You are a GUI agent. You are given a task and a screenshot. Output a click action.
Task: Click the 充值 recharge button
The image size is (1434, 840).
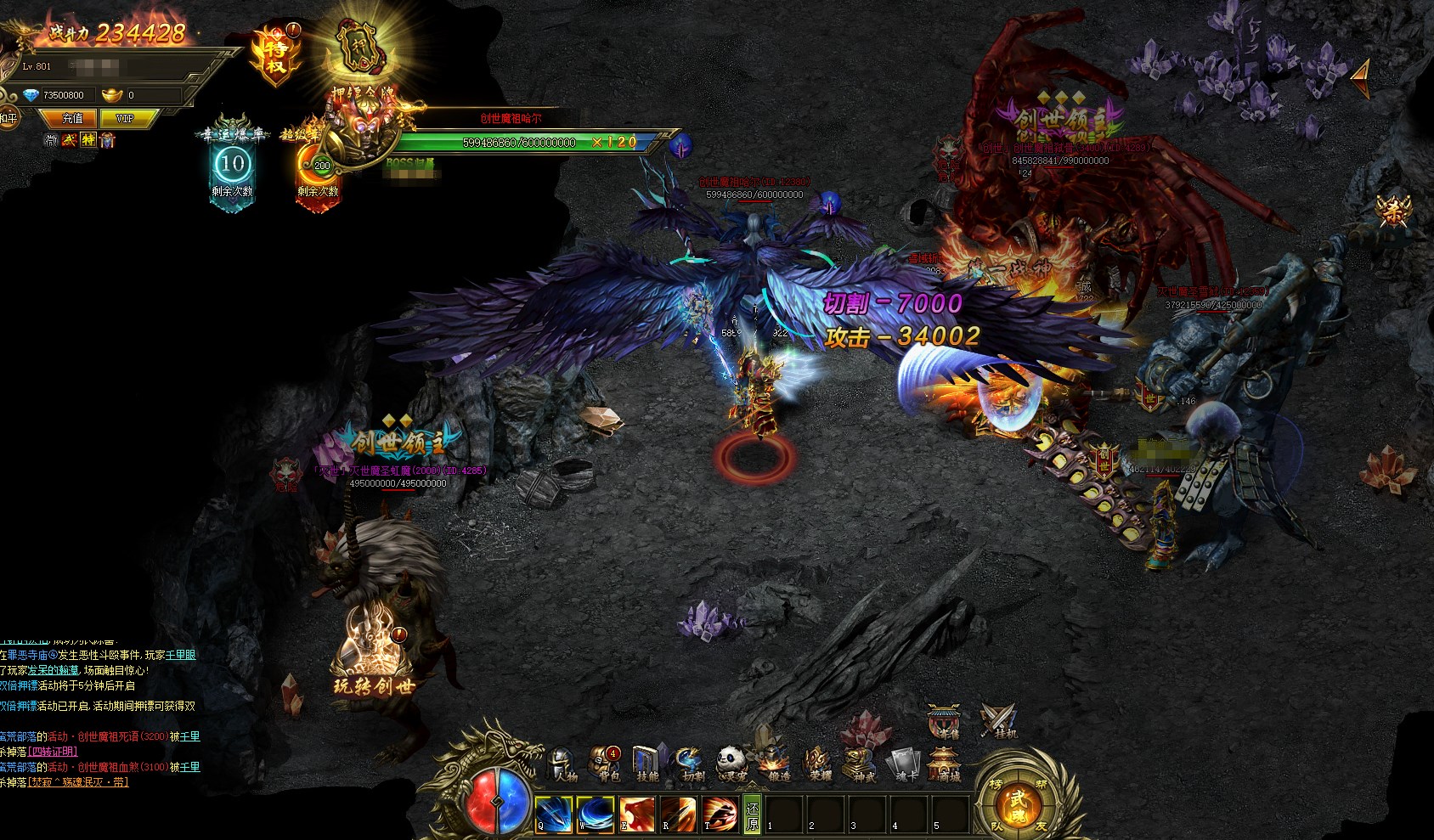coord(73,118)
